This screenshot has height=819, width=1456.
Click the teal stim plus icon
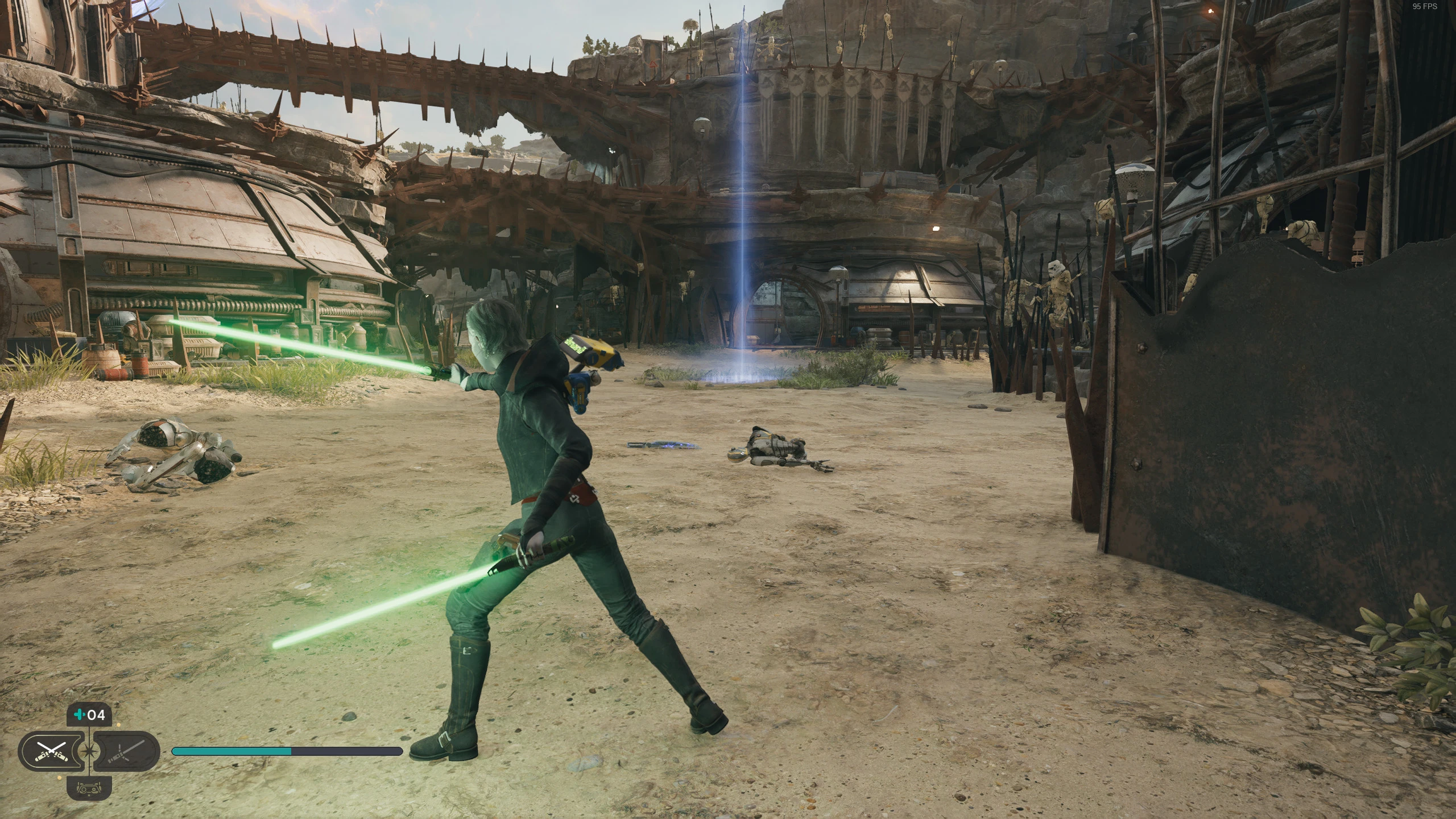coord(80,715)
